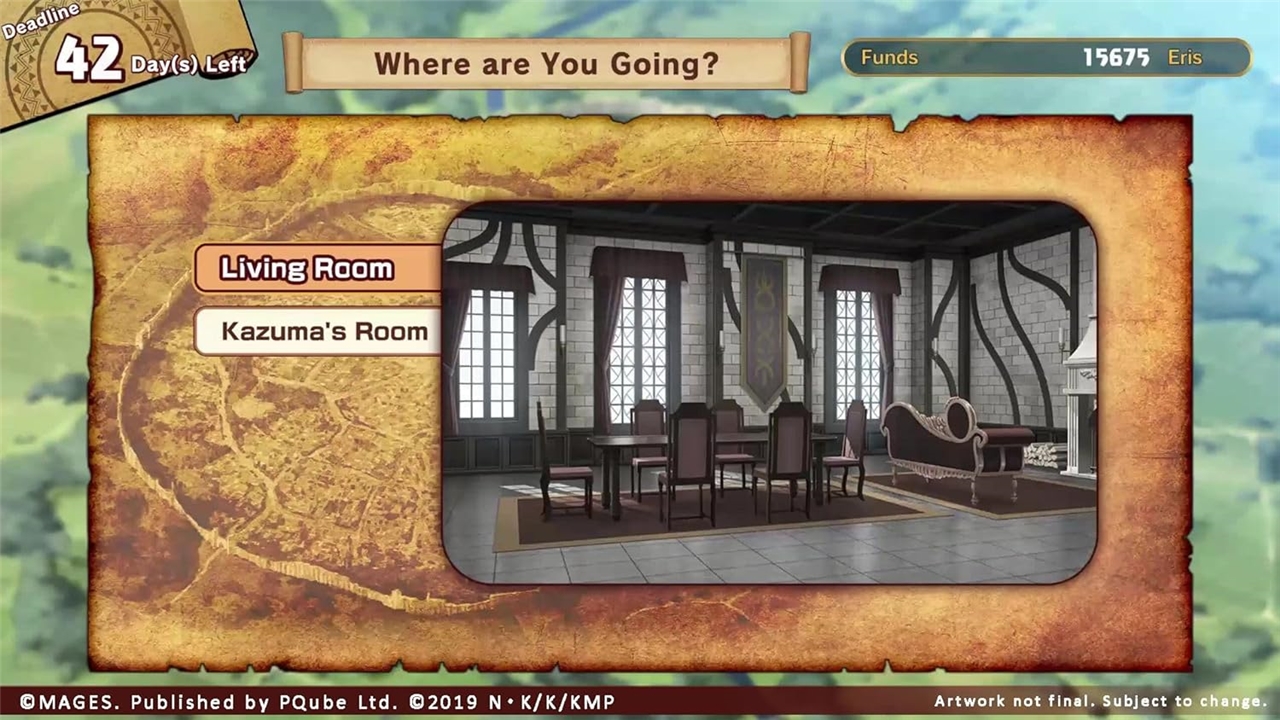Click the Living Room preview image
1280x720 pixels.
(x=769, y=393)
